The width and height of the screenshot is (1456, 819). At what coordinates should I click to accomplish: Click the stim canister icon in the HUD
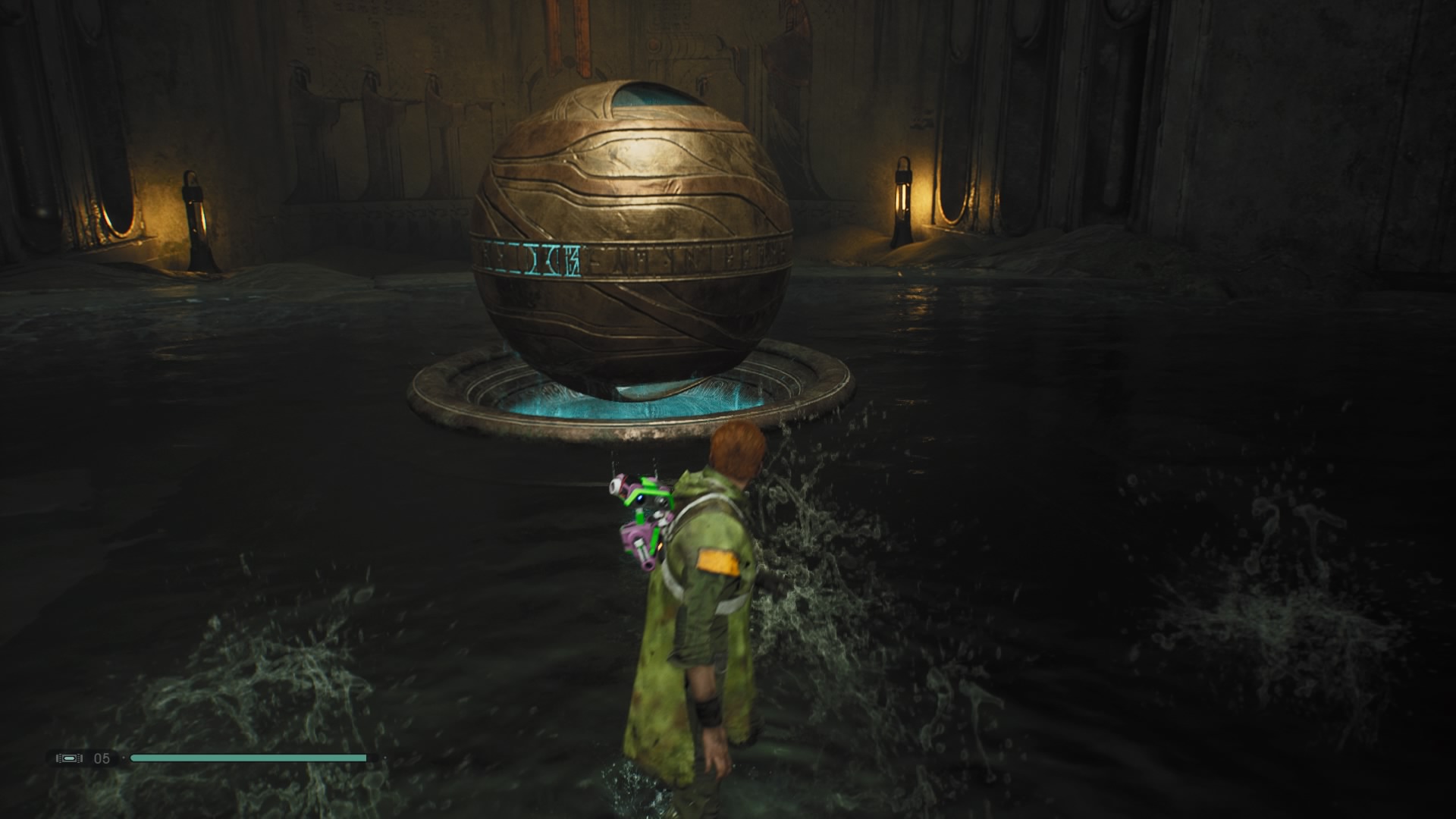point(68,758)
